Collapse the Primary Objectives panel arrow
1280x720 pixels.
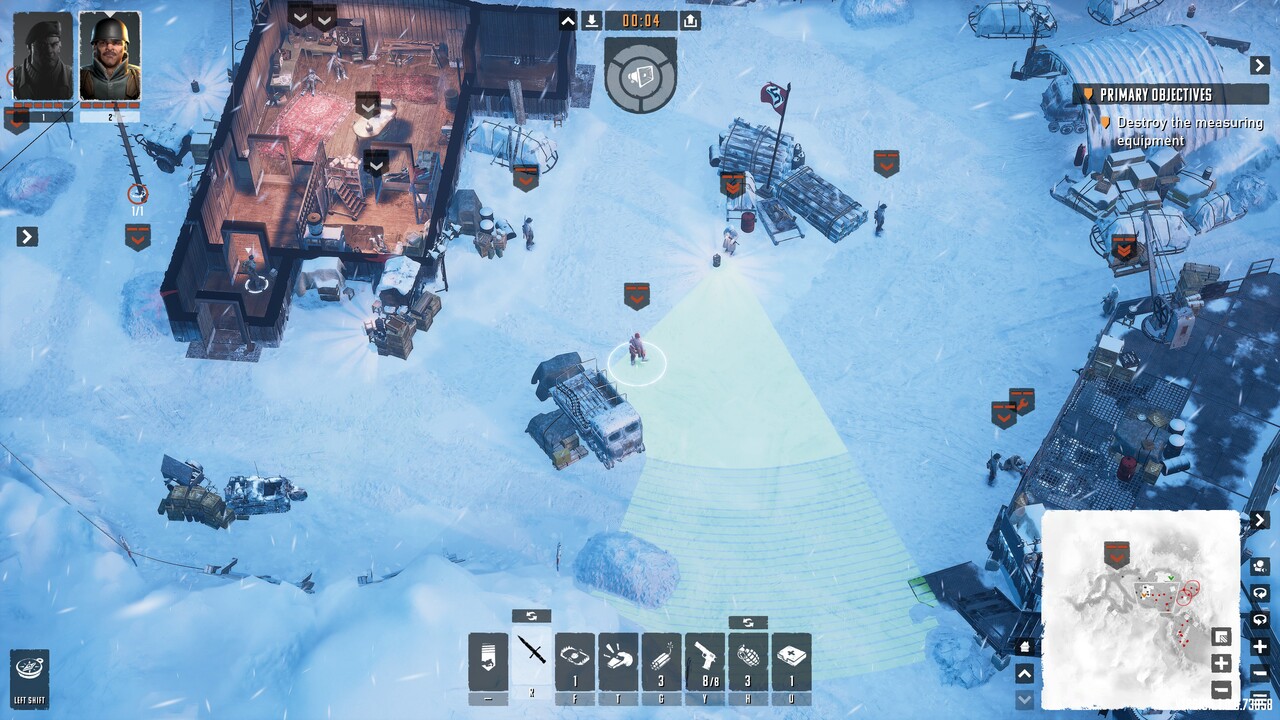pos(1260,66)
